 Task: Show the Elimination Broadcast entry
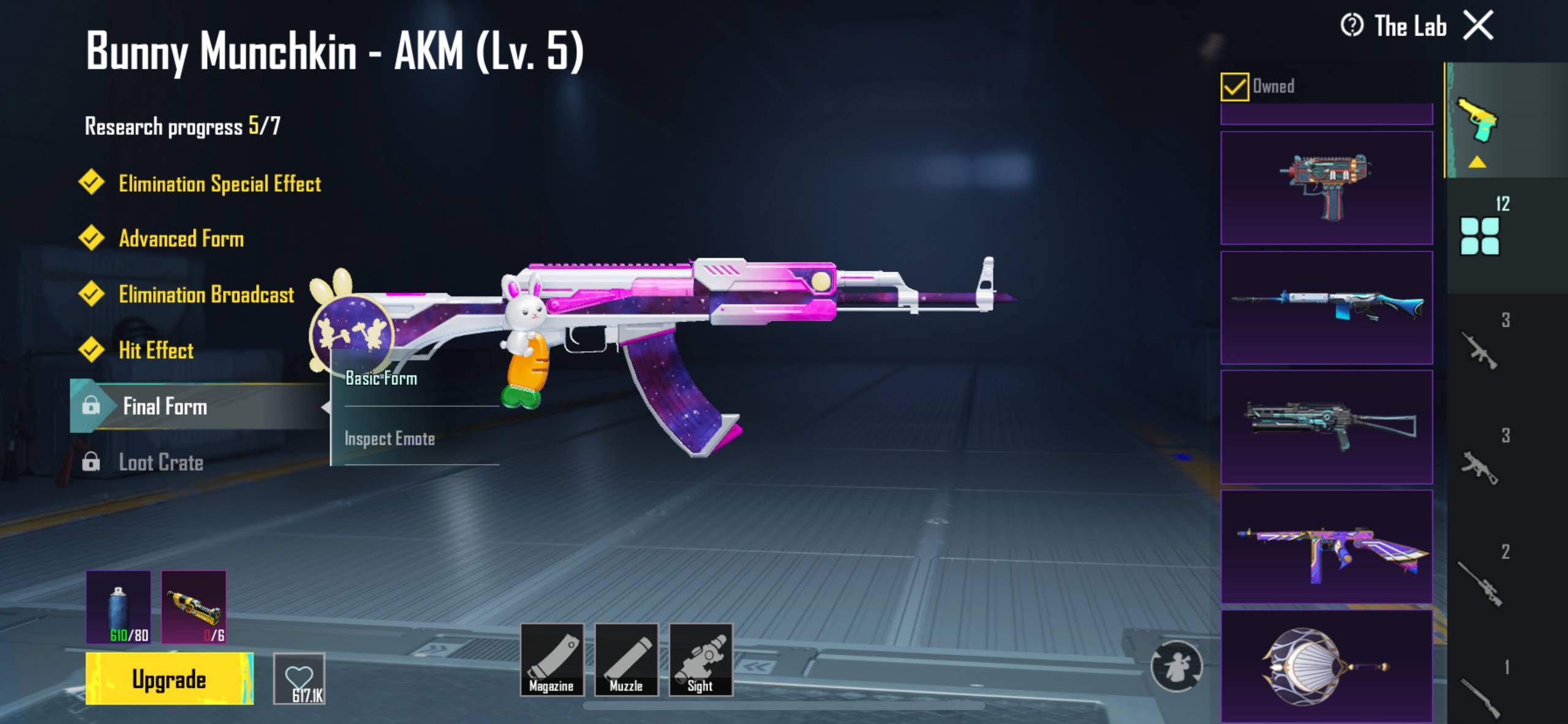206,295
